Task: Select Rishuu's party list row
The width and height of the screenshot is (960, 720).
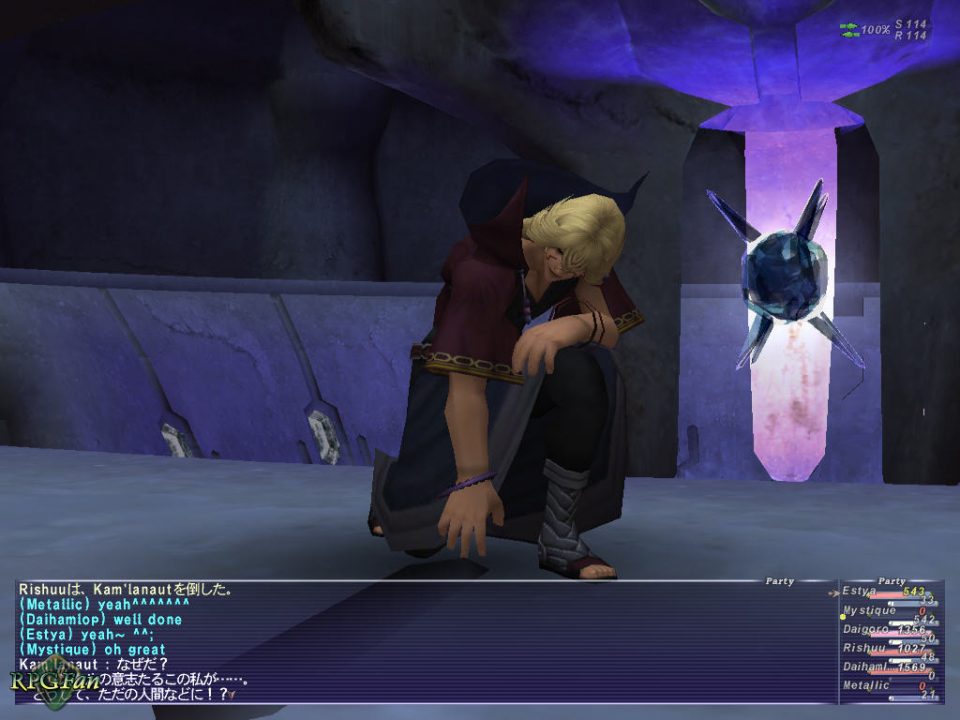Action: tap(886, 648)
